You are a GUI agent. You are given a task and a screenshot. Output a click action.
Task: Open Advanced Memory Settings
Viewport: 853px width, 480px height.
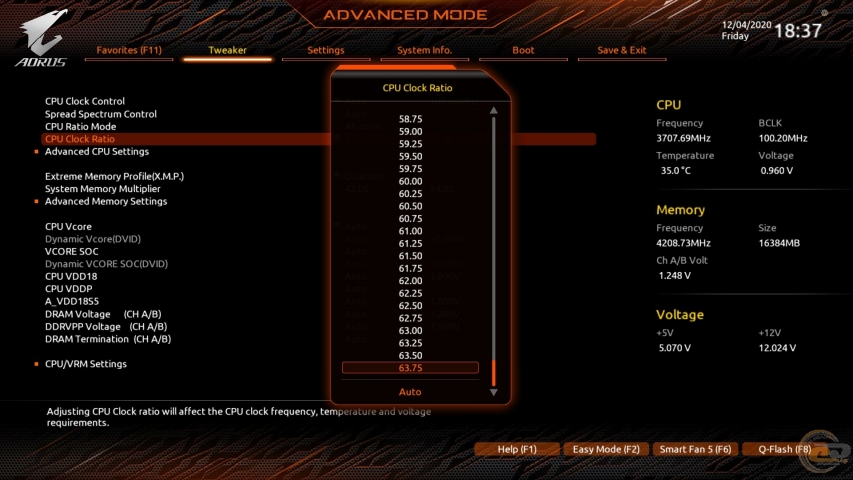tap(106, 202)
